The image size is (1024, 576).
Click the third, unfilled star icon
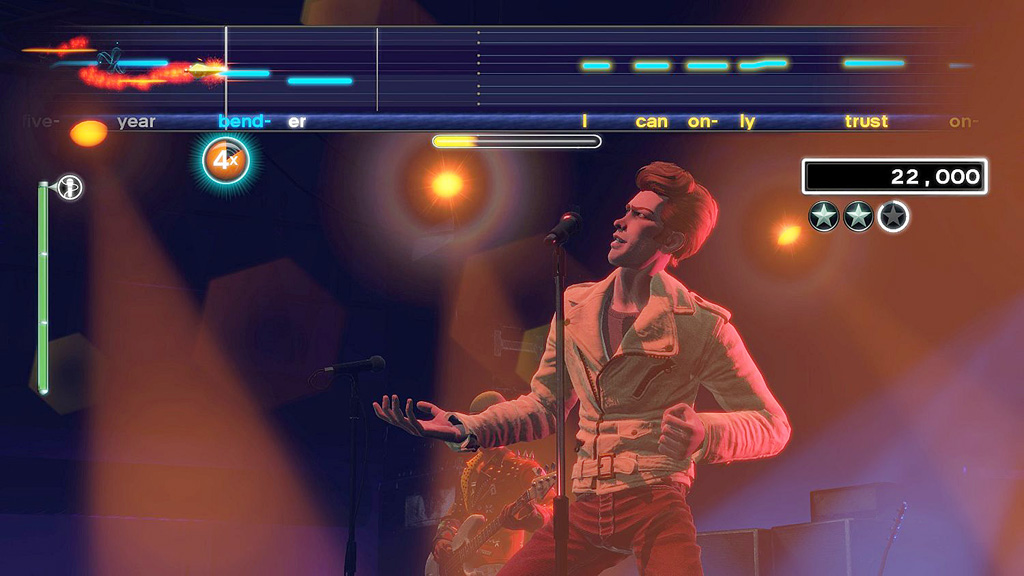pyautogui.click(x=893, y=216)
